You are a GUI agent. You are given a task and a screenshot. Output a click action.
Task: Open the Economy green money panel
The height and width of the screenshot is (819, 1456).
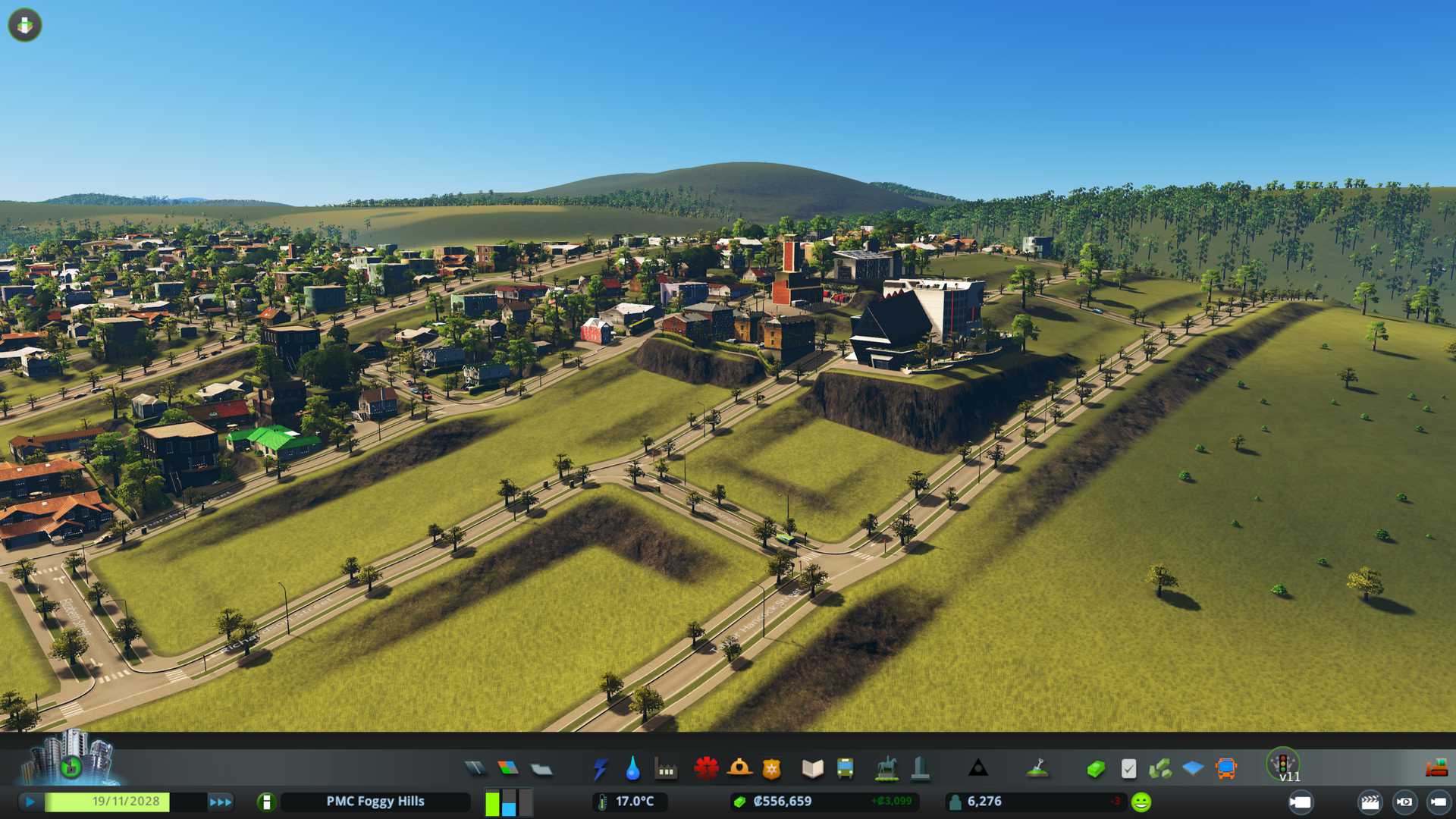tap(1096, 769)
